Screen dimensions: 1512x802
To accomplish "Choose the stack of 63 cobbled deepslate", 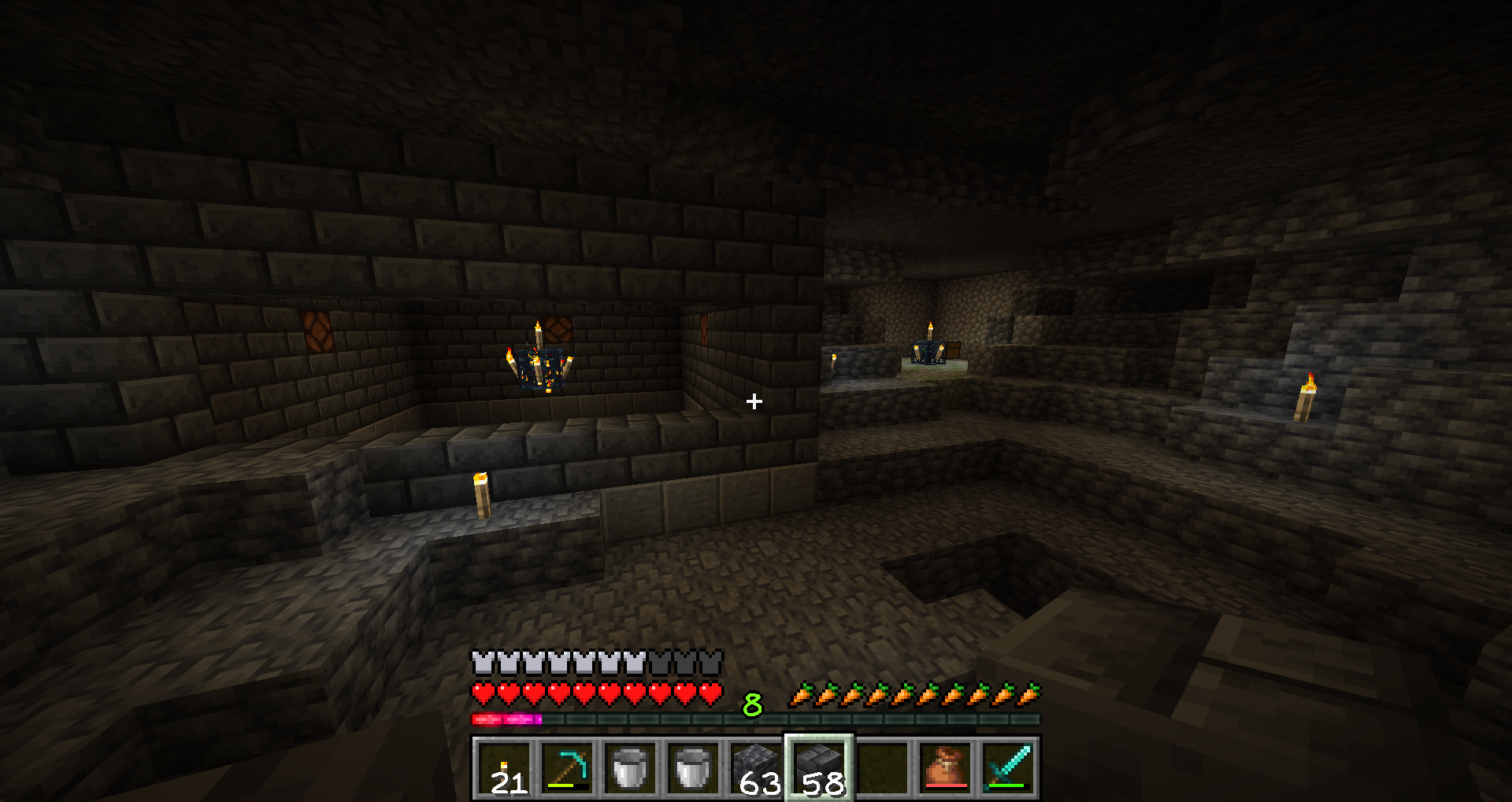I will tap(756, 768).
